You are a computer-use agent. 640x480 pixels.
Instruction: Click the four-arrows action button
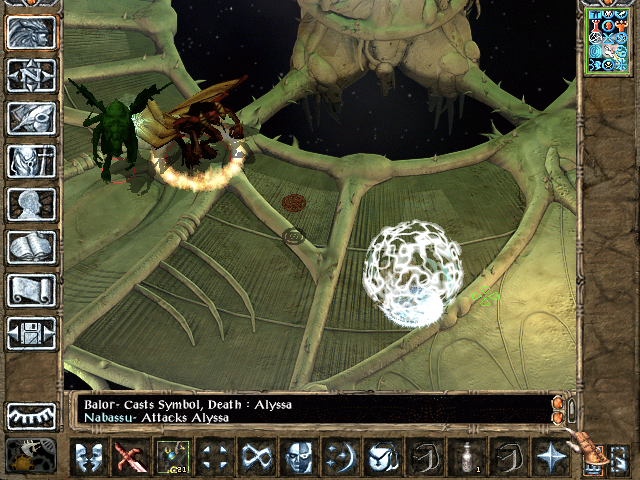[214, 457]
